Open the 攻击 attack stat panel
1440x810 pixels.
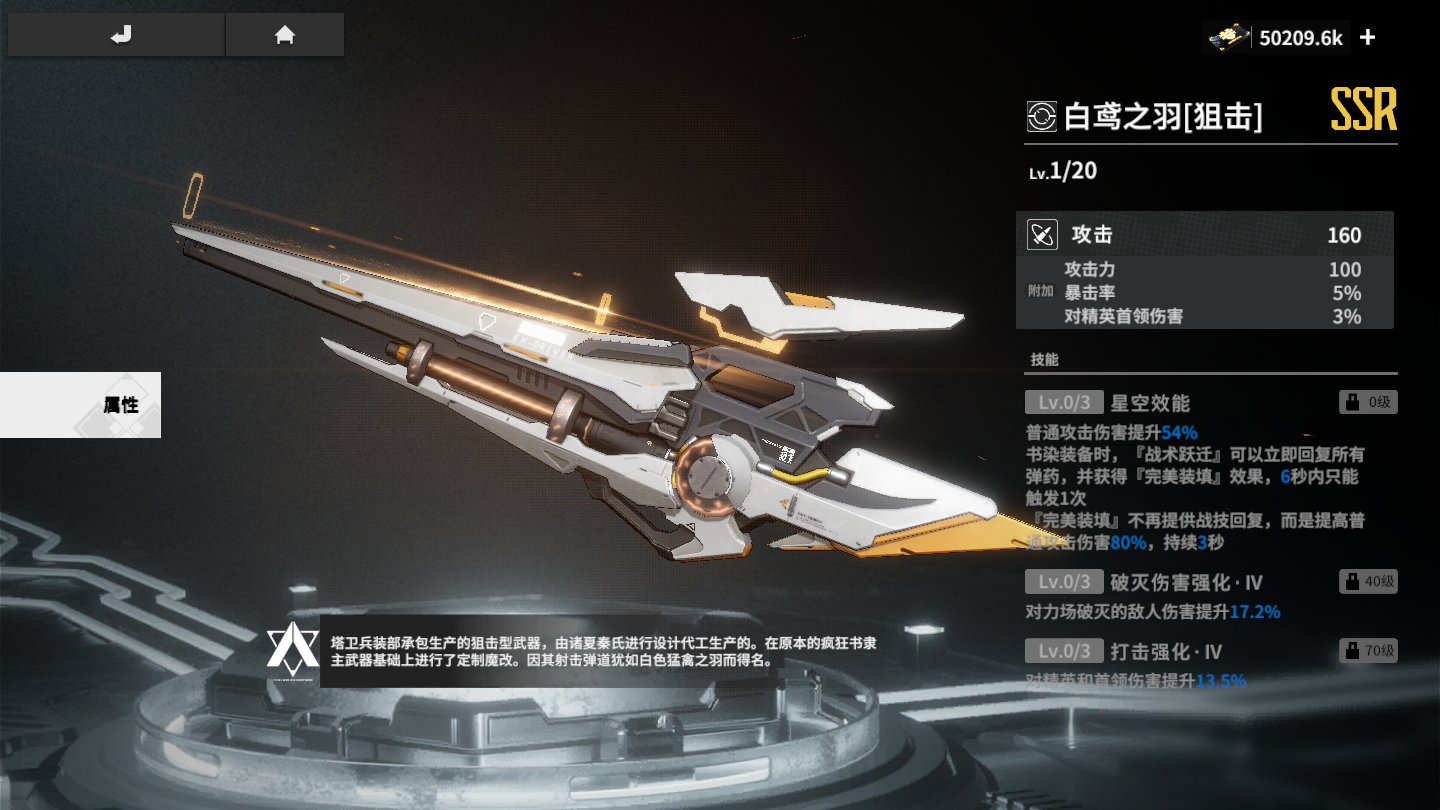[1204, 236]
